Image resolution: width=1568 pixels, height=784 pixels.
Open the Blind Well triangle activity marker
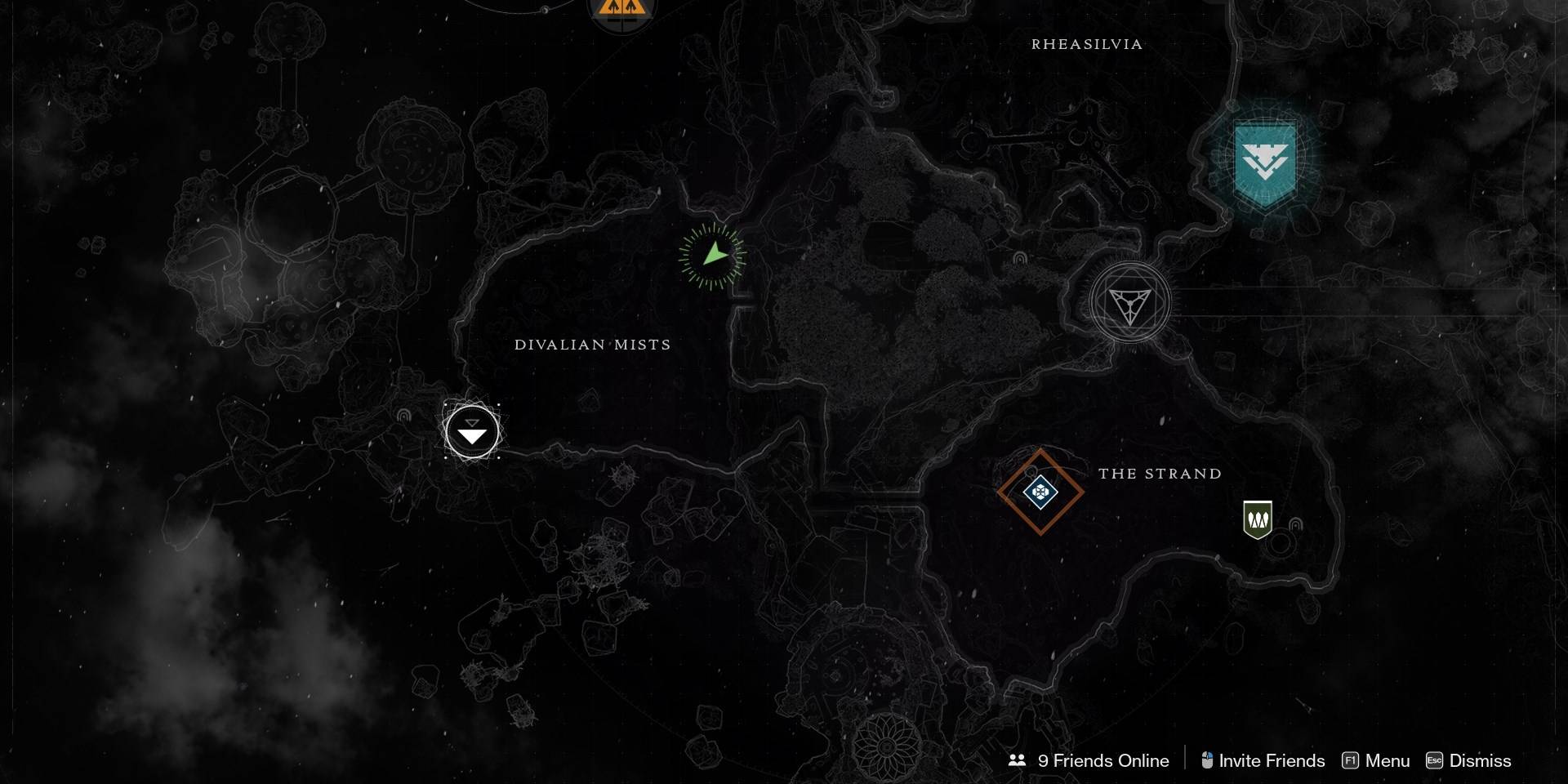coord(1129,303)
